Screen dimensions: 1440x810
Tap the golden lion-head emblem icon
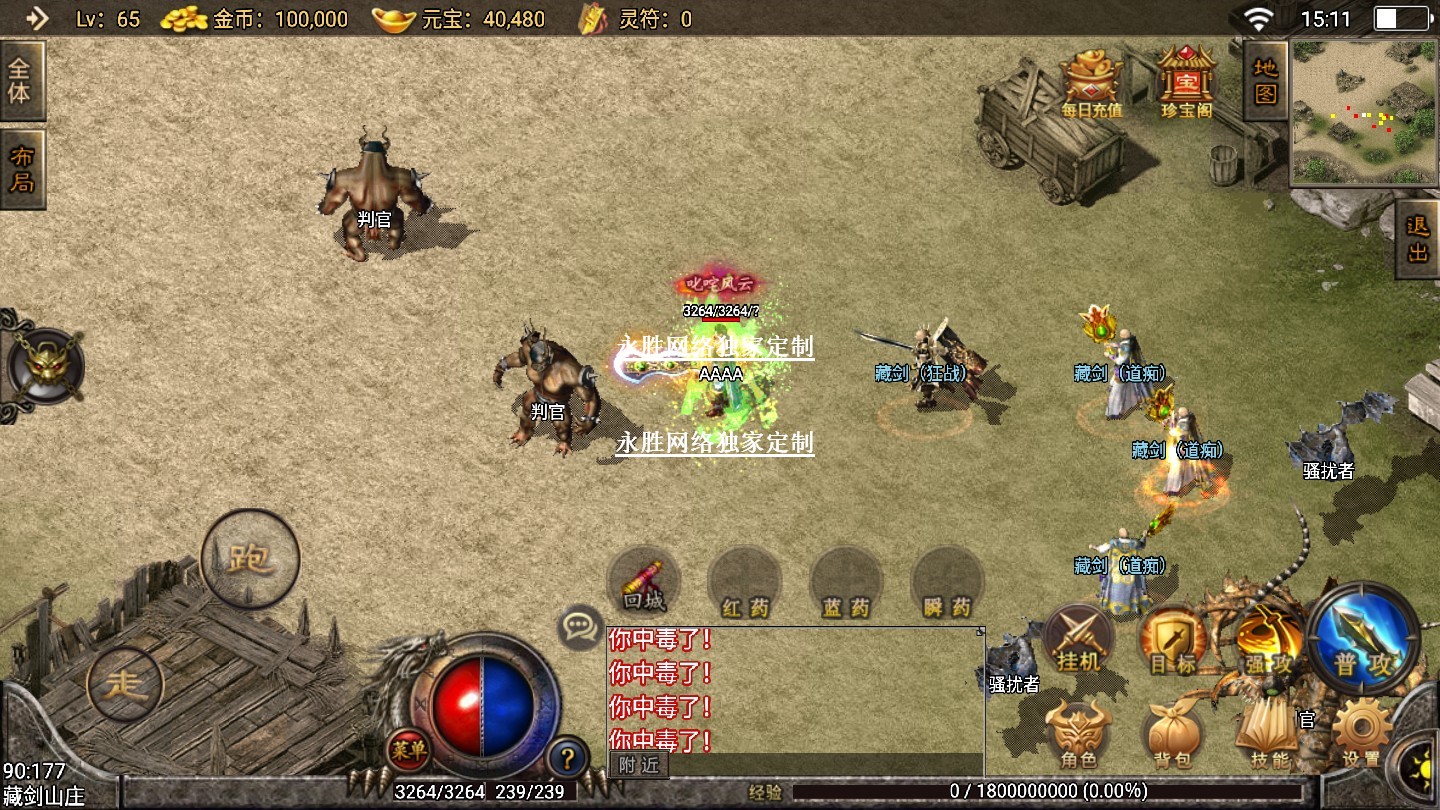[x=44, y=366]
